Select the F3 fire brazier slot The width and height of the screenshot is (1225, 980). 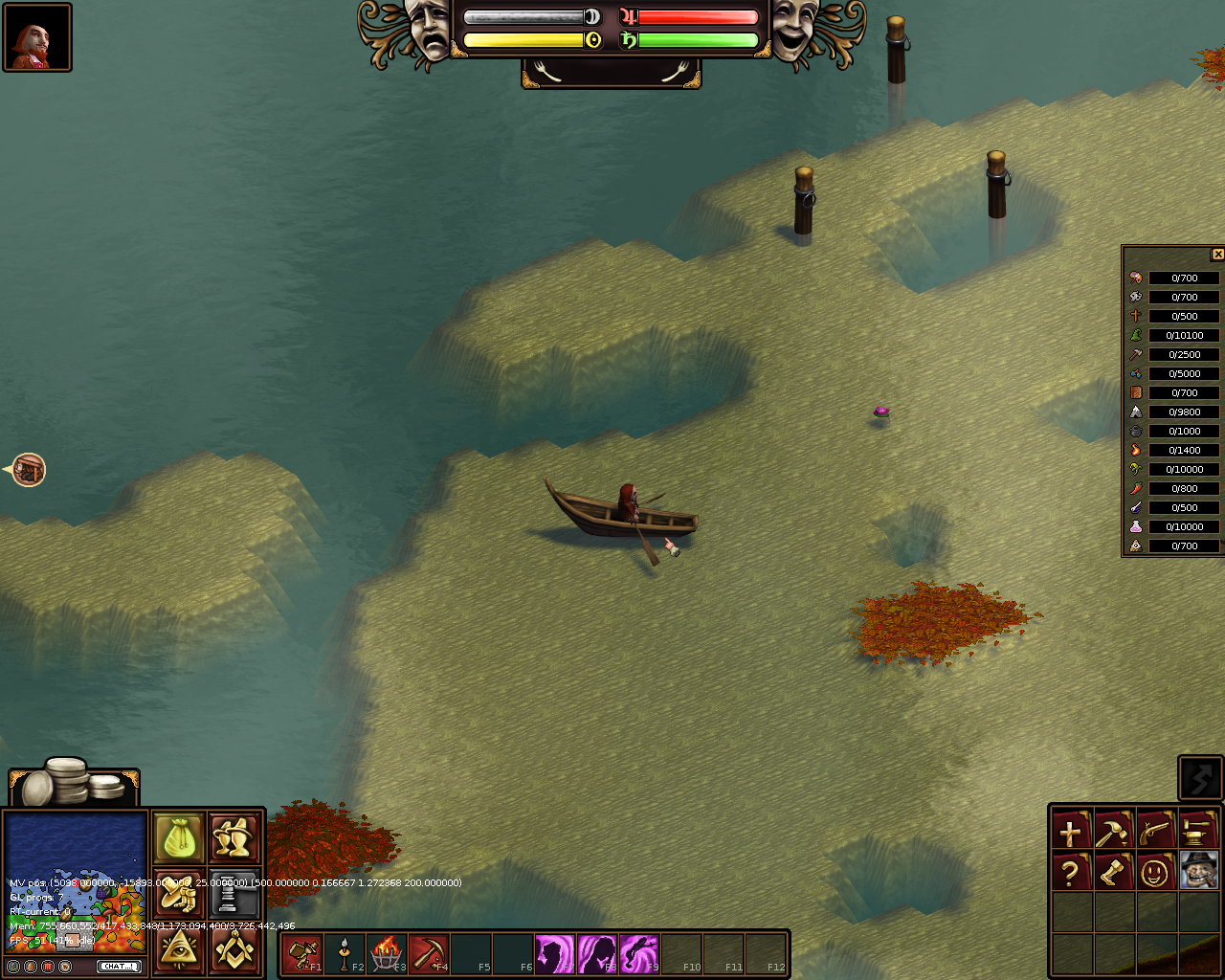387,953
